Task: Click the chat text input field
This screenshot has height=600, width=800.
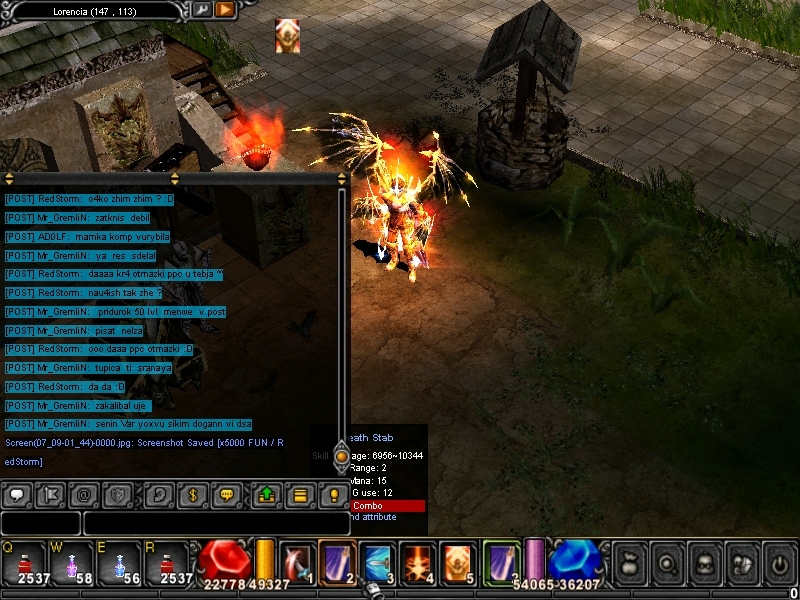Action: click(210, 523)
